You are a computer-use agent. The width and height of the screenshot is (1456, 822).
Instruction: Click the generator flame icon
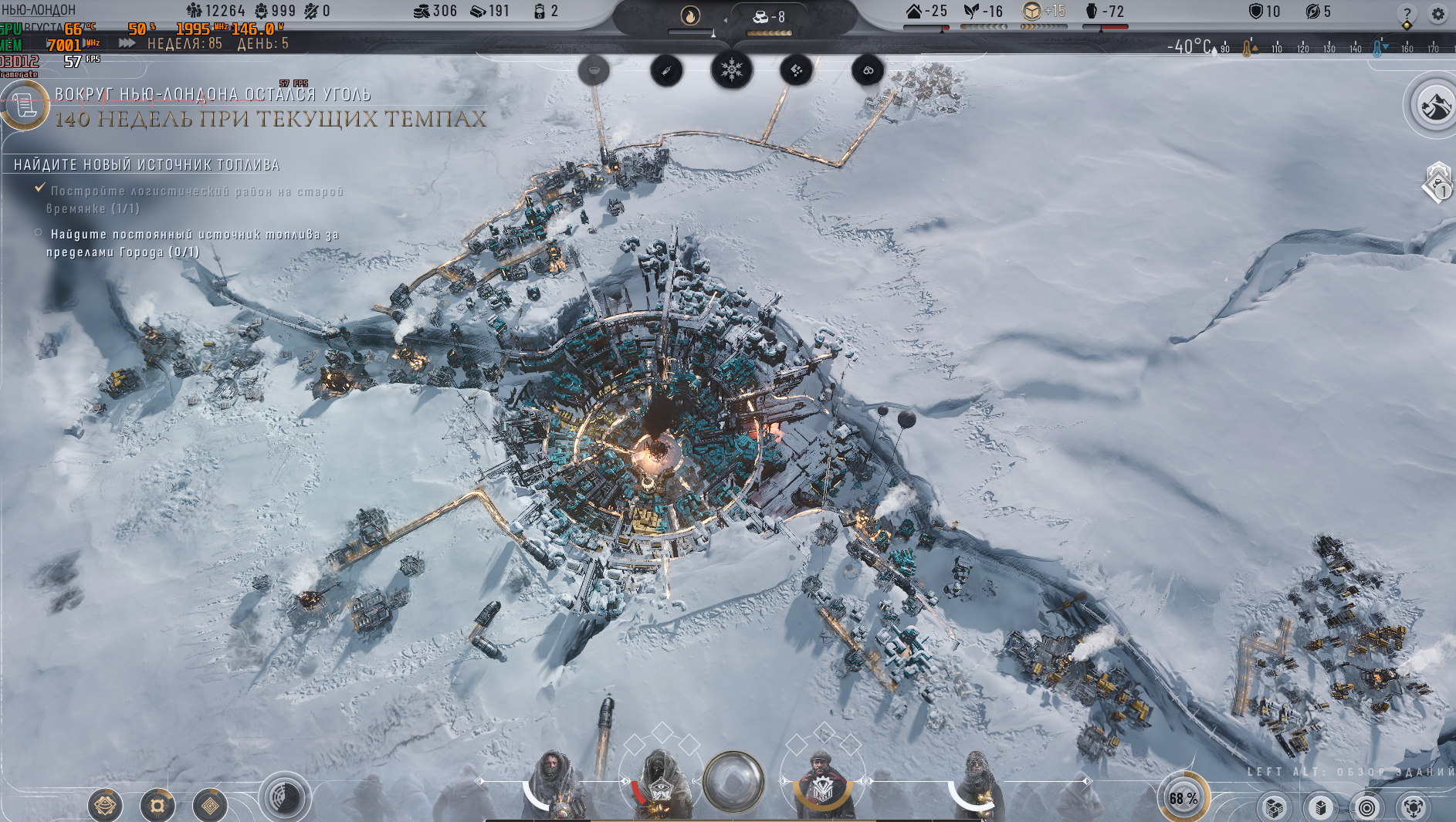tap(690, 15)
